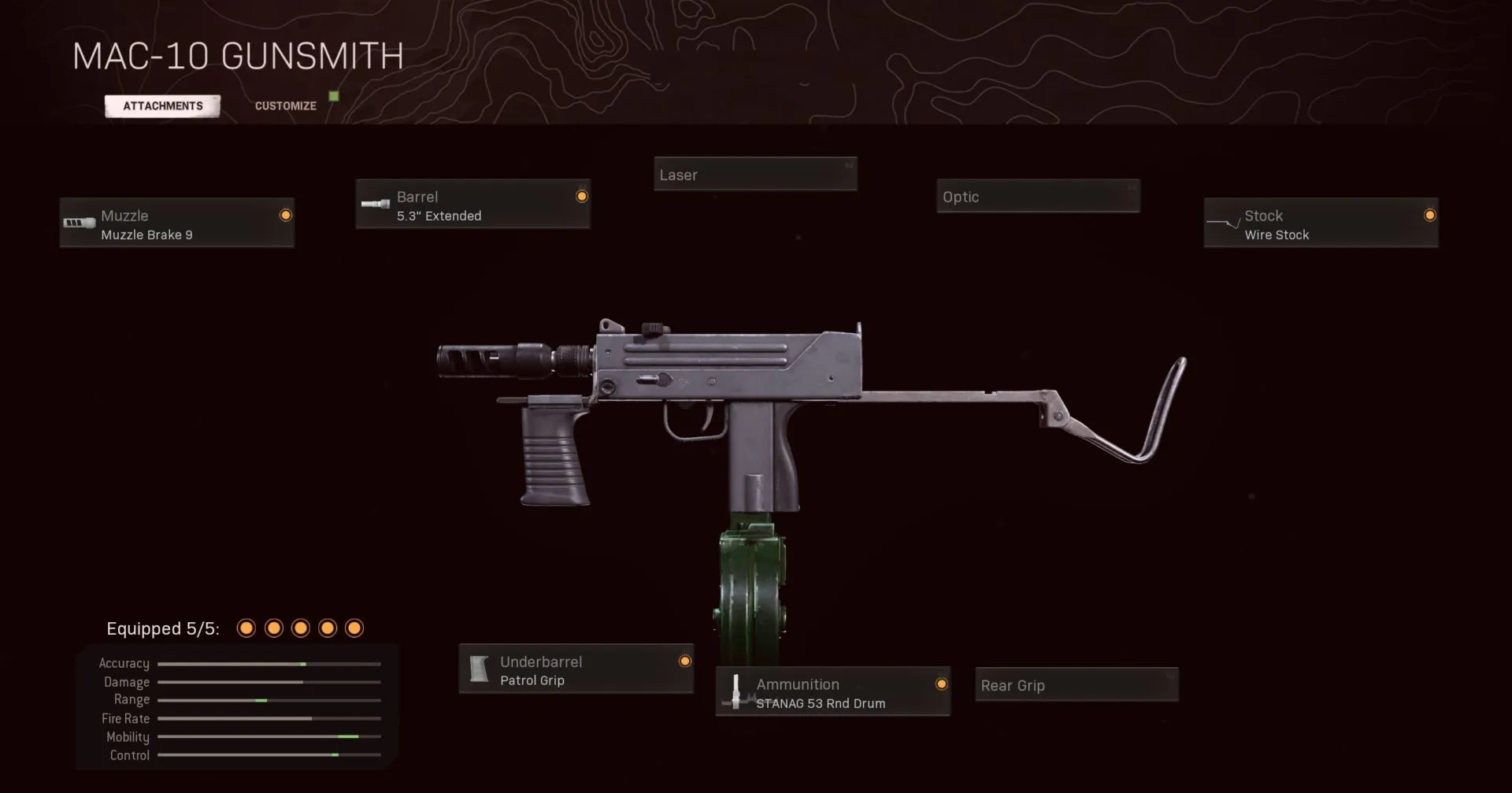This screenshot has width=1512, height=793.
Task: Choose the empty Laser attachment slot
Action: click(x=754, y=175)
